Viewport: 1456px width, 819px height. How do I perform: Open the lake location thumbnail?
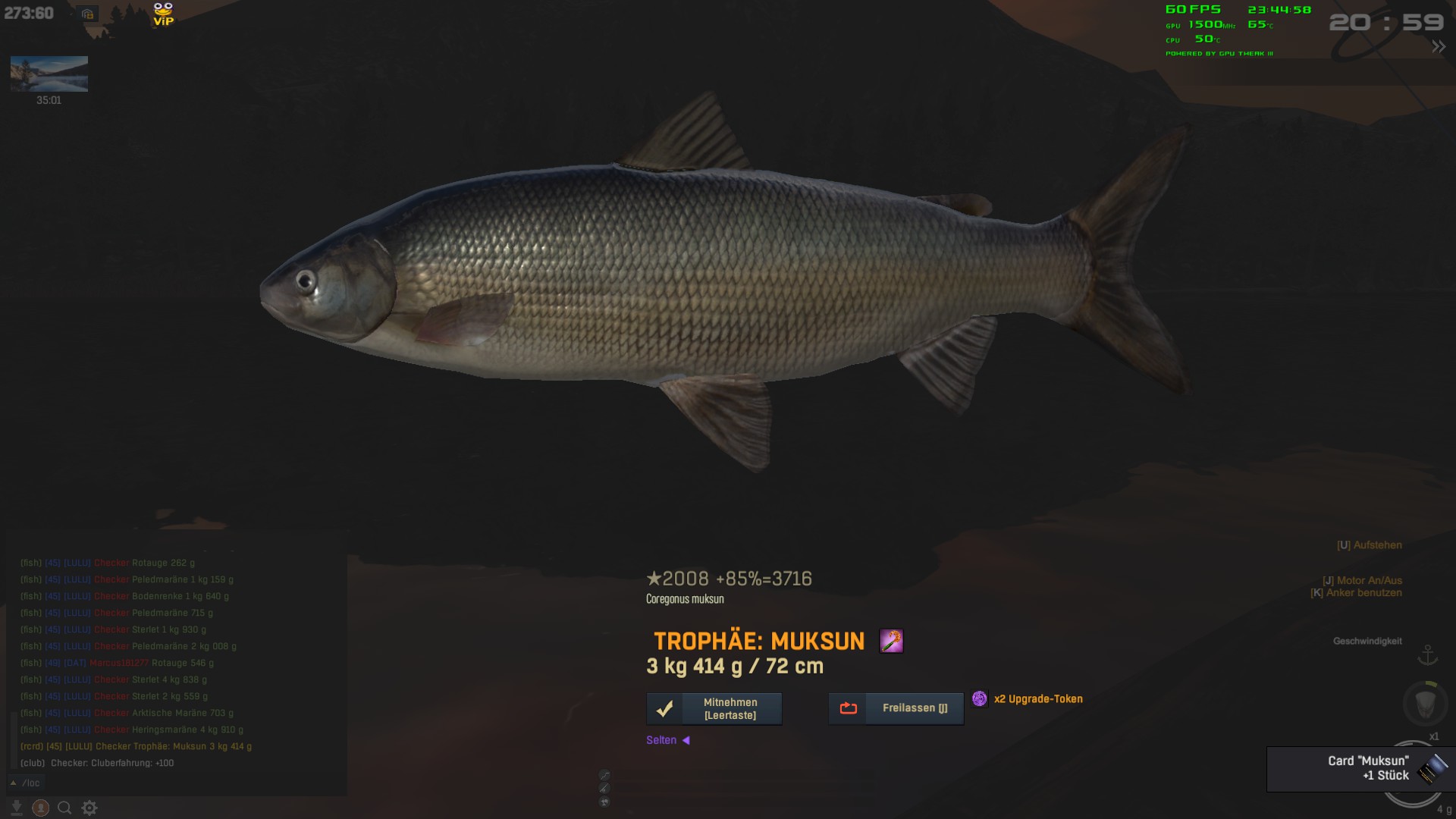coord(49,74)
